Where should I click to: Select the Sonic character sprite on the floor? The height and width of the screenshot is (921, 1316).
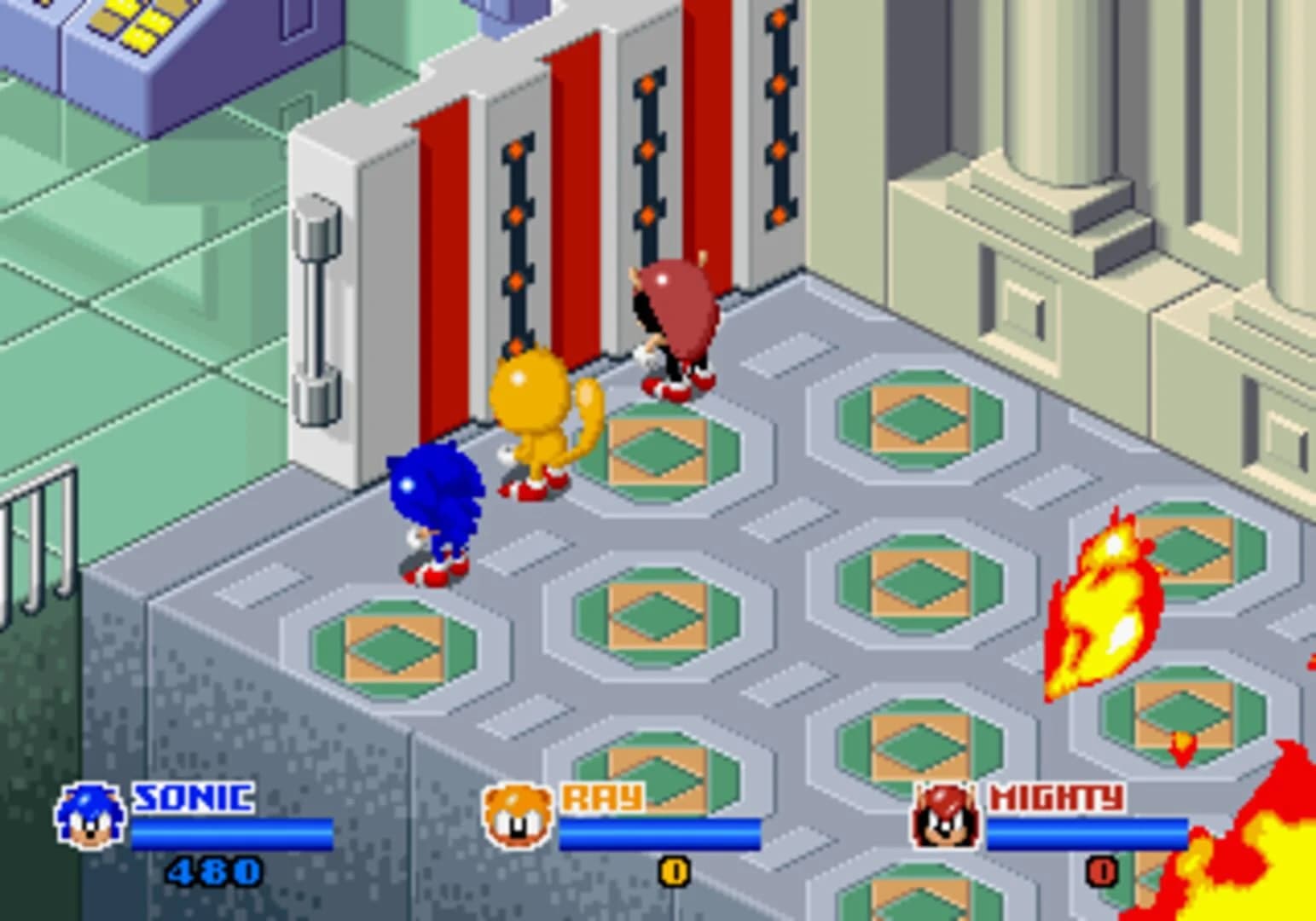[x=437, y=512]
